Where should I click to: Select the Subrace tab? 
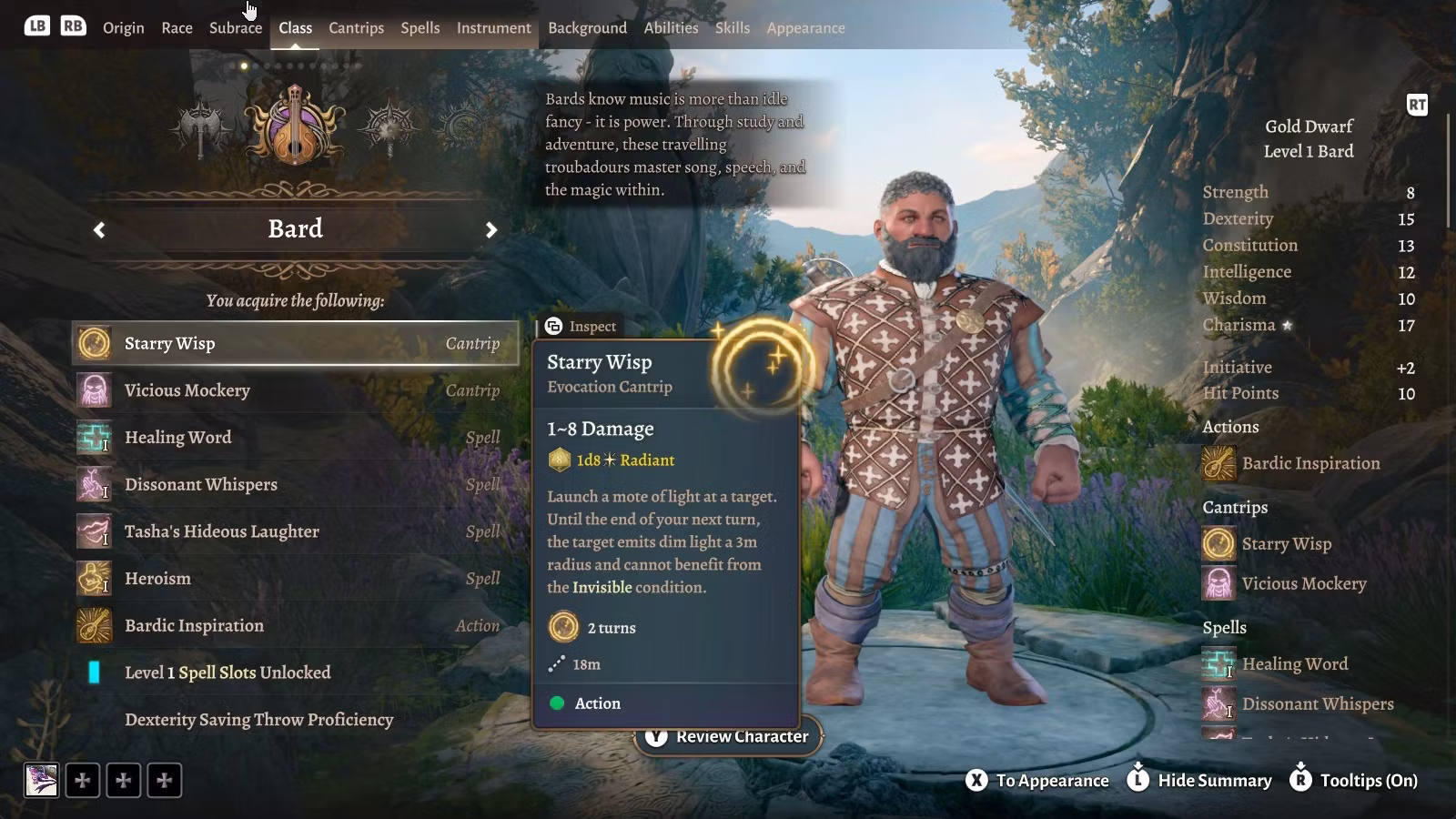click(x=235, y=27)
